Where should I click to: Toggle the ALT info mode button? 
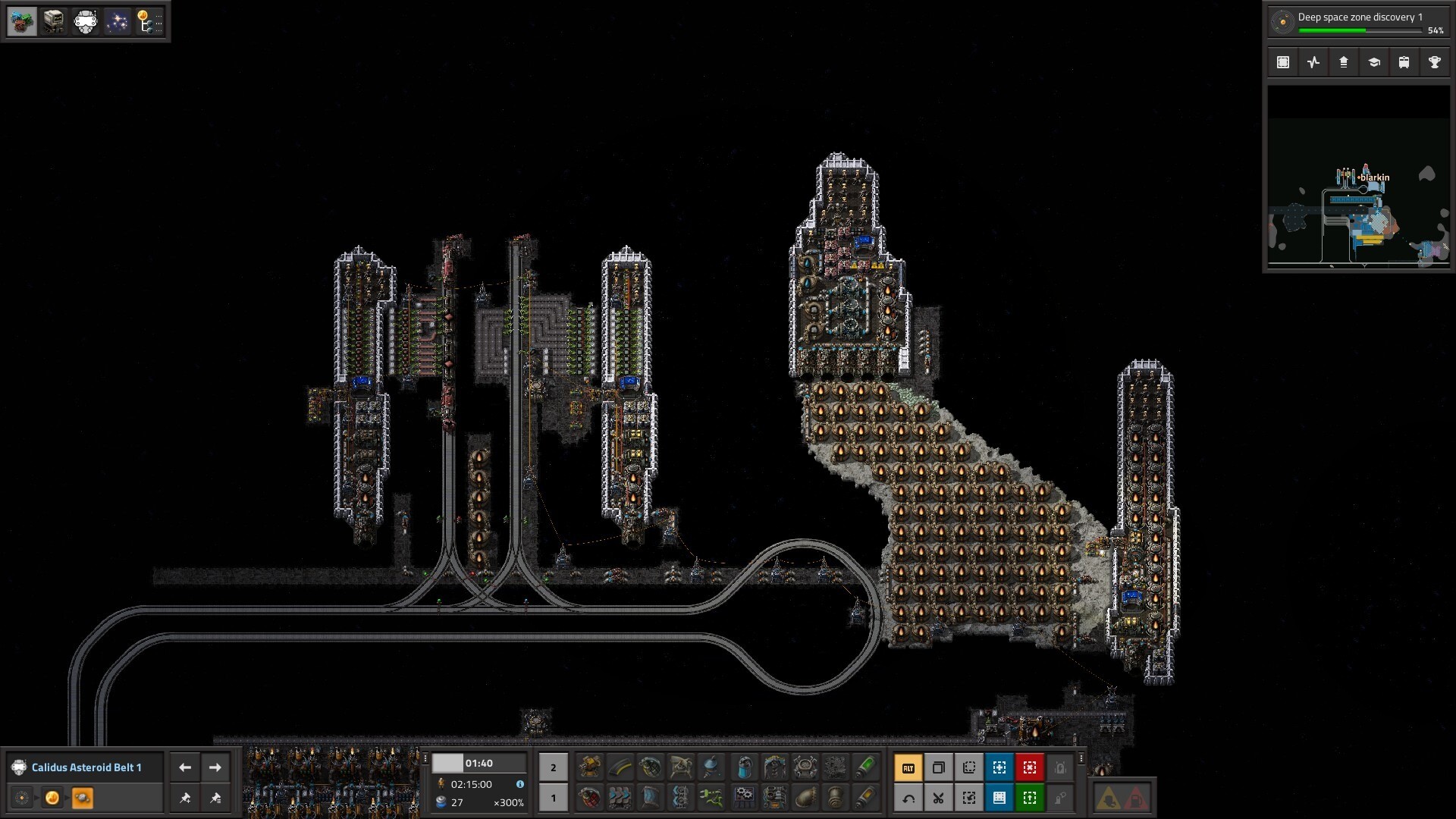[x=908, y=767]
